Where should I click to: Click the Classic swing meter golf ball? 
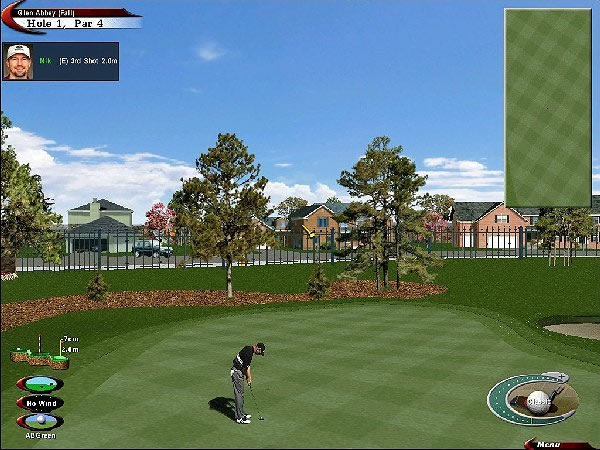pyautogui.click(x=538, y=402)
